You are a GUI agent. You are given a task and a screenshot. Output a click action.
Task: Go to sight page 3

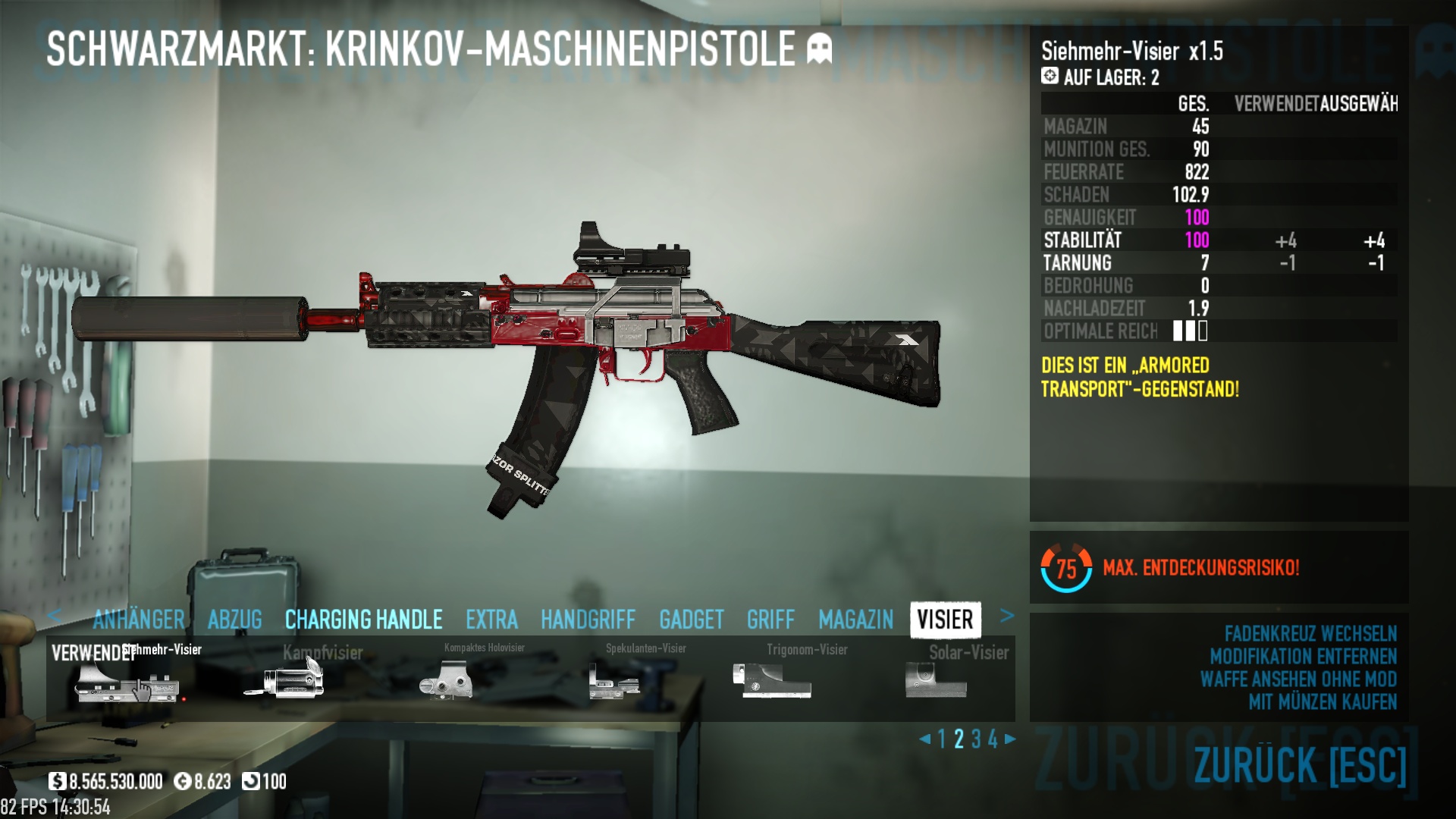click(x=976, y=739)
